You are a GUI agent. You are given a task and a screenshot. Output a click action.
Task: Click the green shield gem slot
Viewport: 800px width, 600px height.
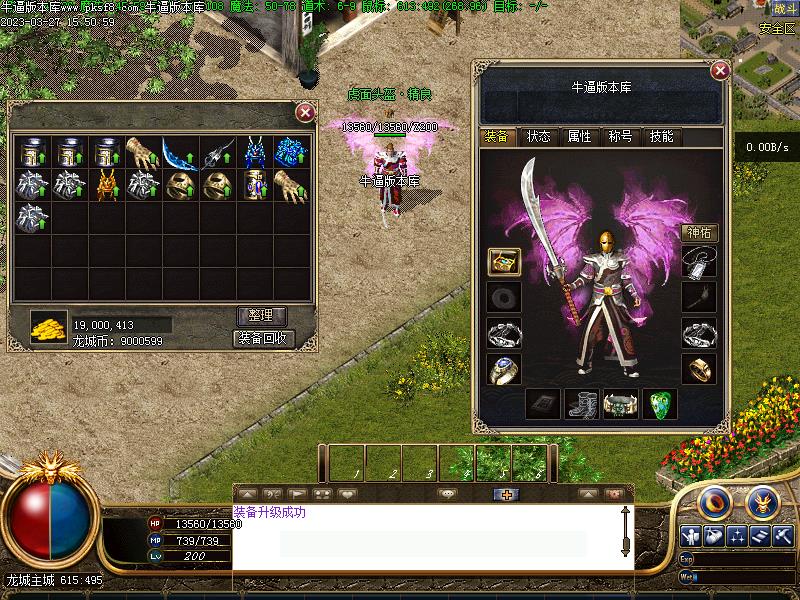pos(659,404)
